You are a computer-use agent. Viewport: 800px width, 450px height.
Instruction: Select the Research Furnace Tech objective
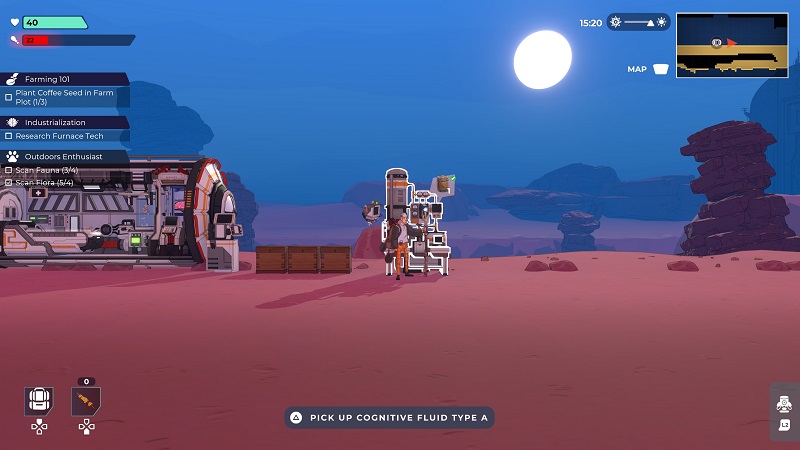coord(58,136)
